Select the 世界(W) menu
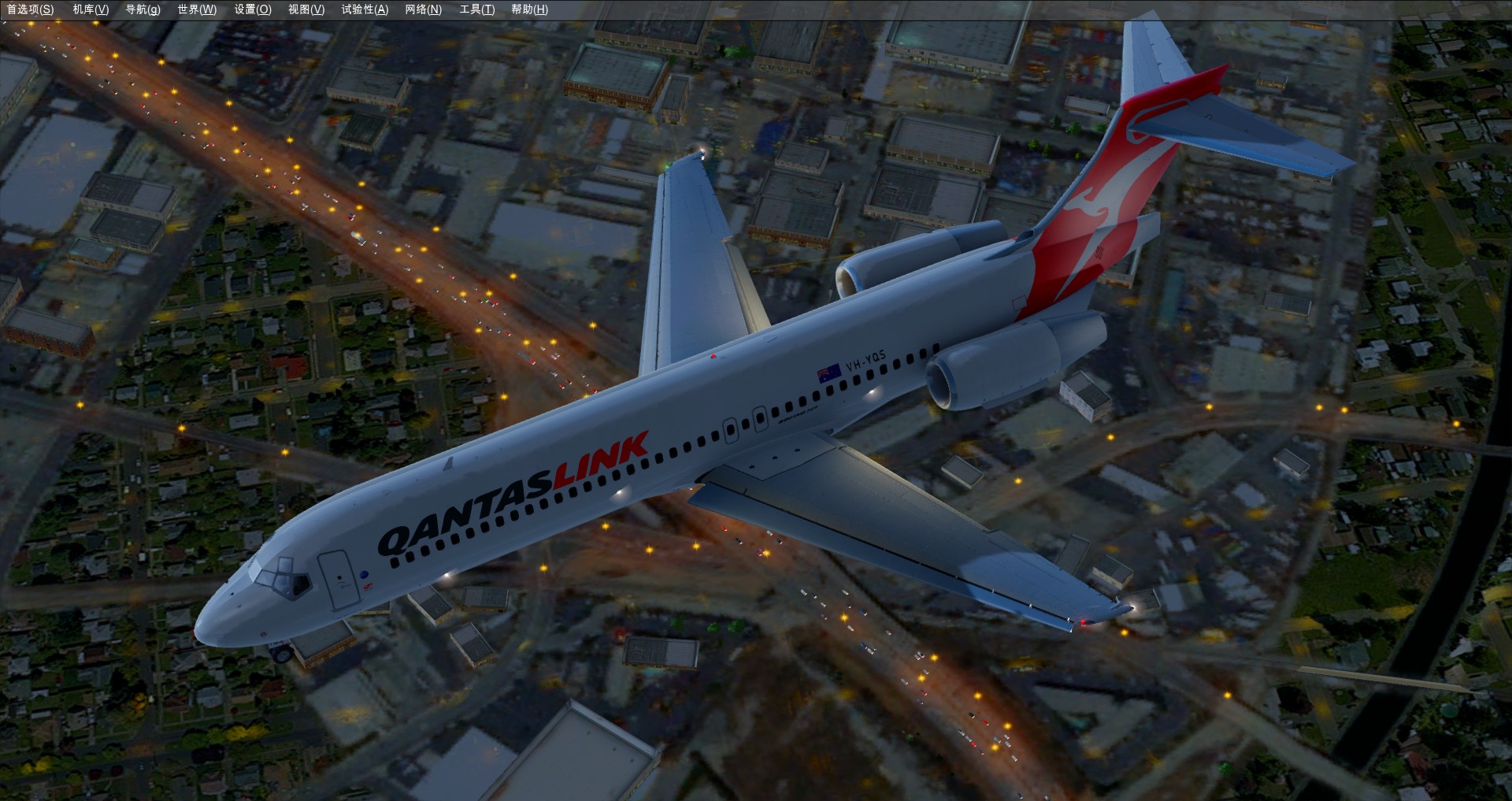 click(x=197, y=9)
